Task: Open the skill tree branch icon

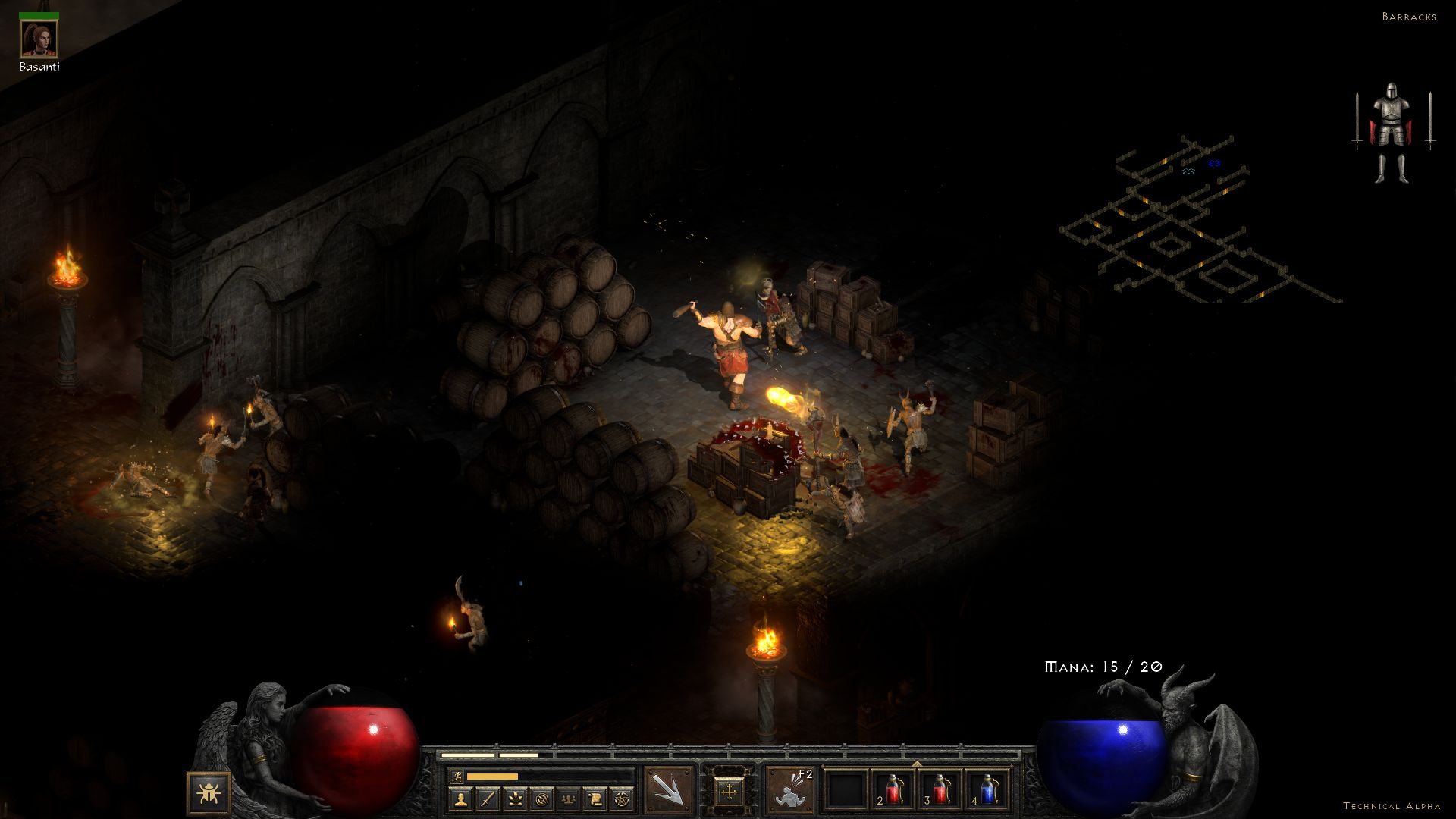Action: [x=515, y=799]
